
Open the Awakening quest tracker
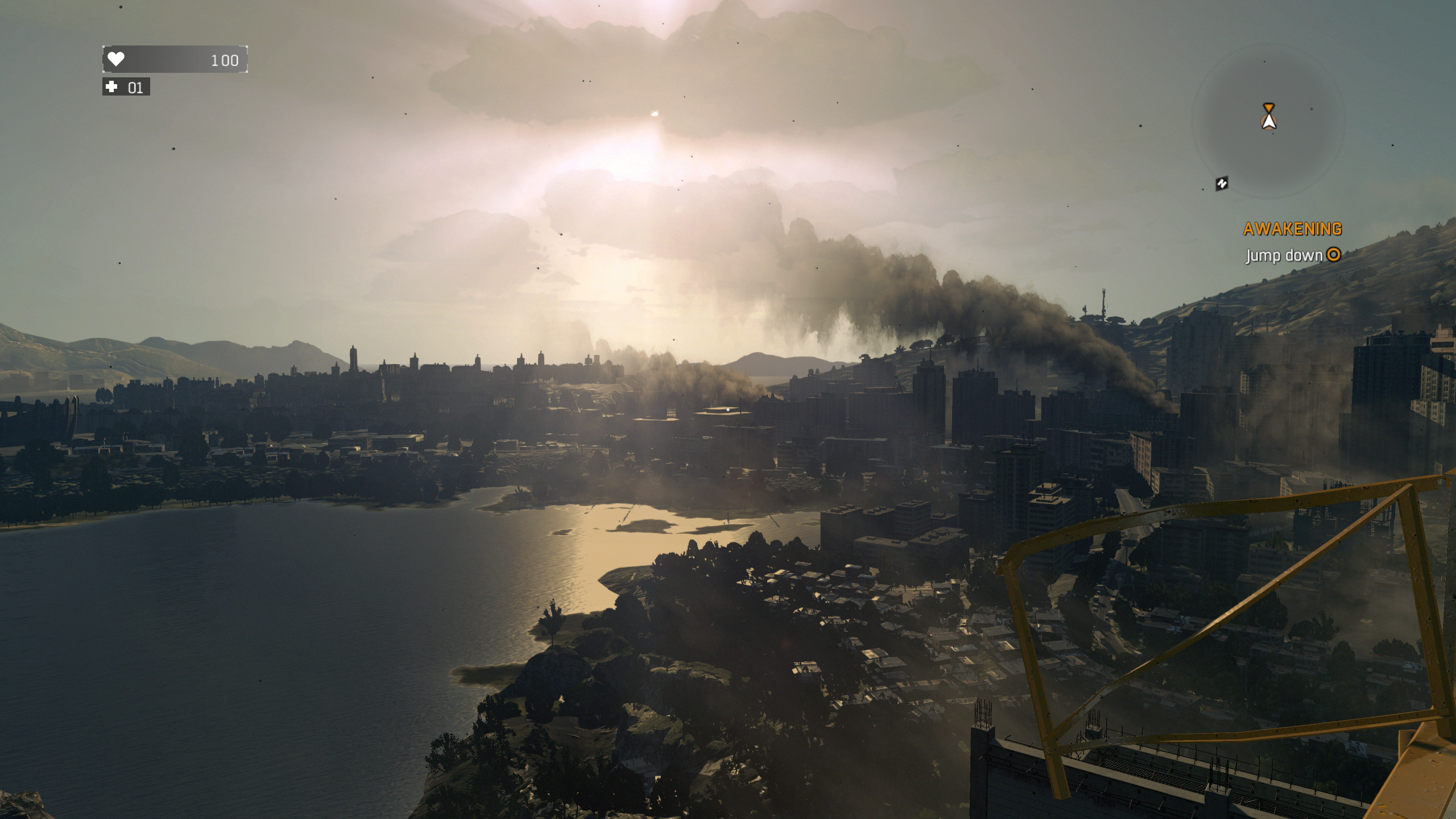[x=1292, y=229]
